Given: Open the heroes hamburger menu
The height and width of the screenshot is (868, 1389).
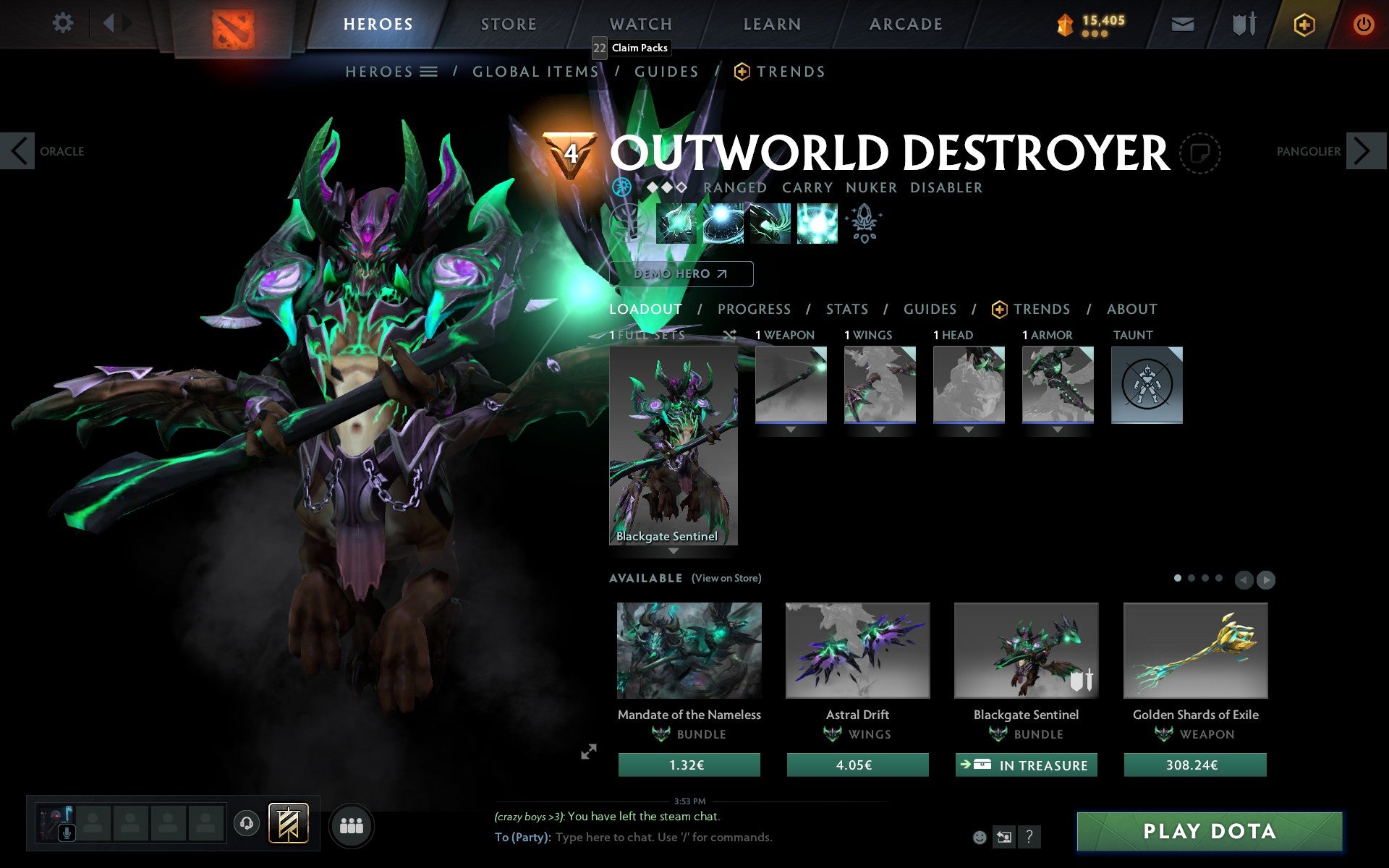Looking at the screenshot, I should click(429, 72).
